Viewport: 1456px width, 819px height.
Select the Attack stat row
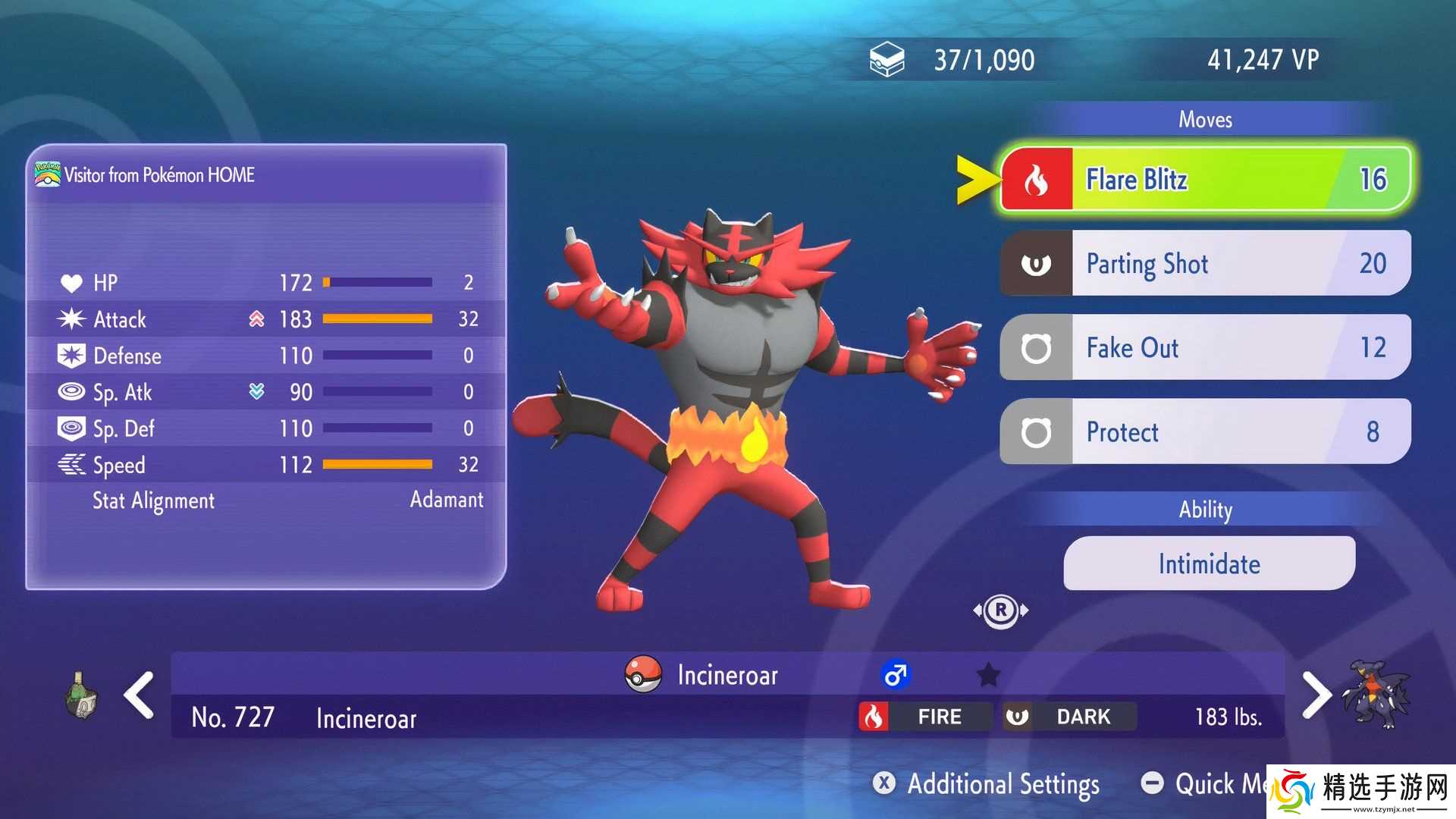tap(267, 319)
